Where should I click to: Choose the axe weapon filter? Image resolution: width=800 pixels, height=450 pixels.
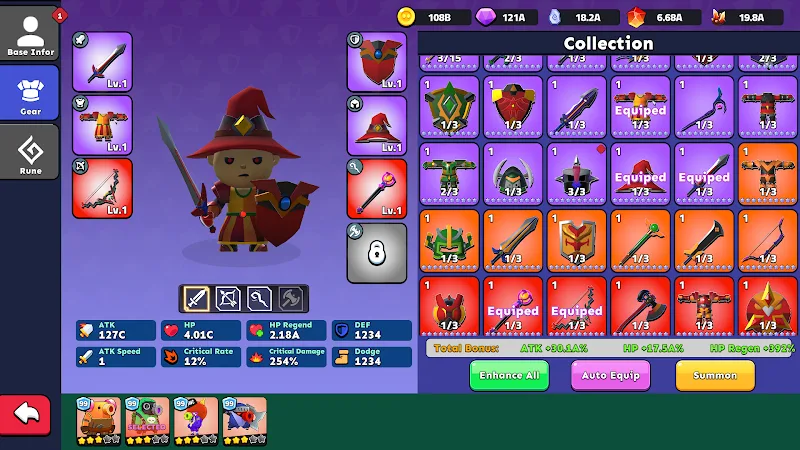tap(291, 298)
